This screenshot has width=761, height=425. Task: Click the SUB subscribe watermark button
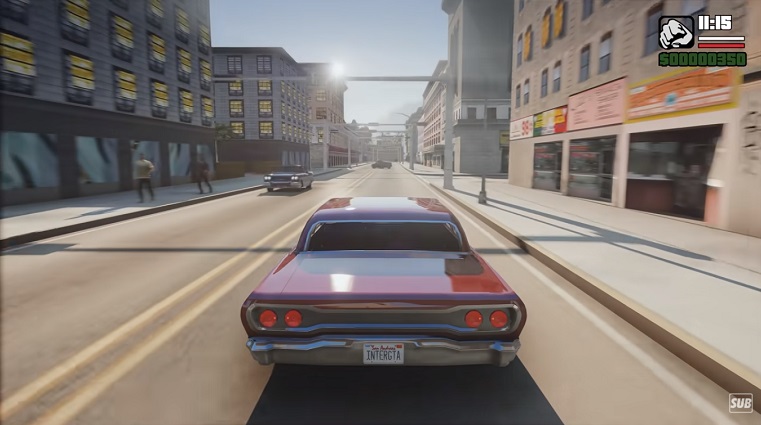[740, 402]
